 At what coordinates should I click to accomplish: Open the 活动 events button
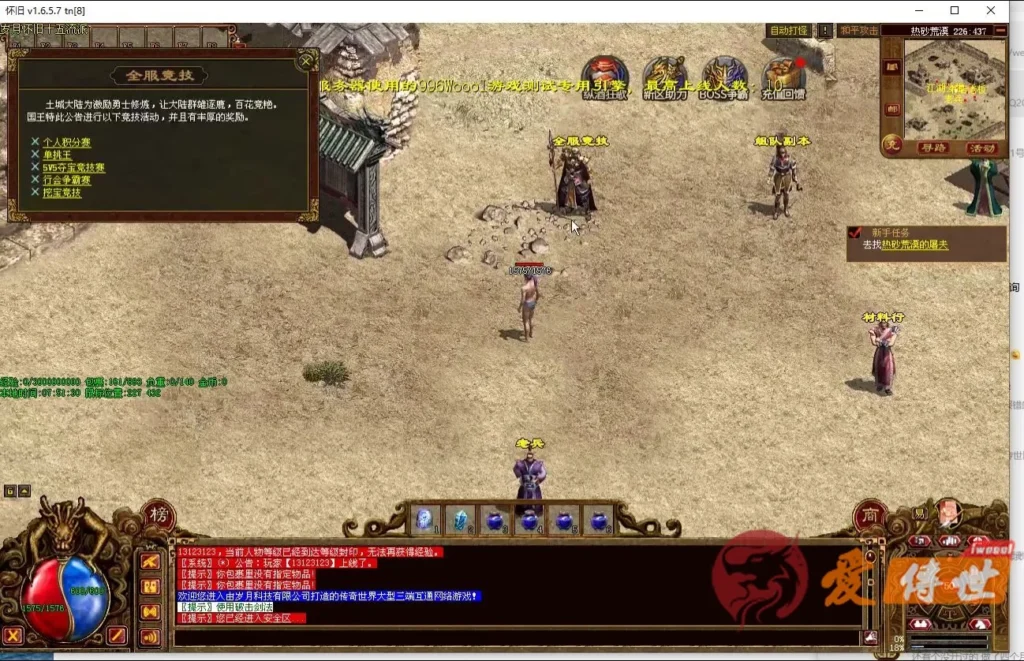click(982, 148)
